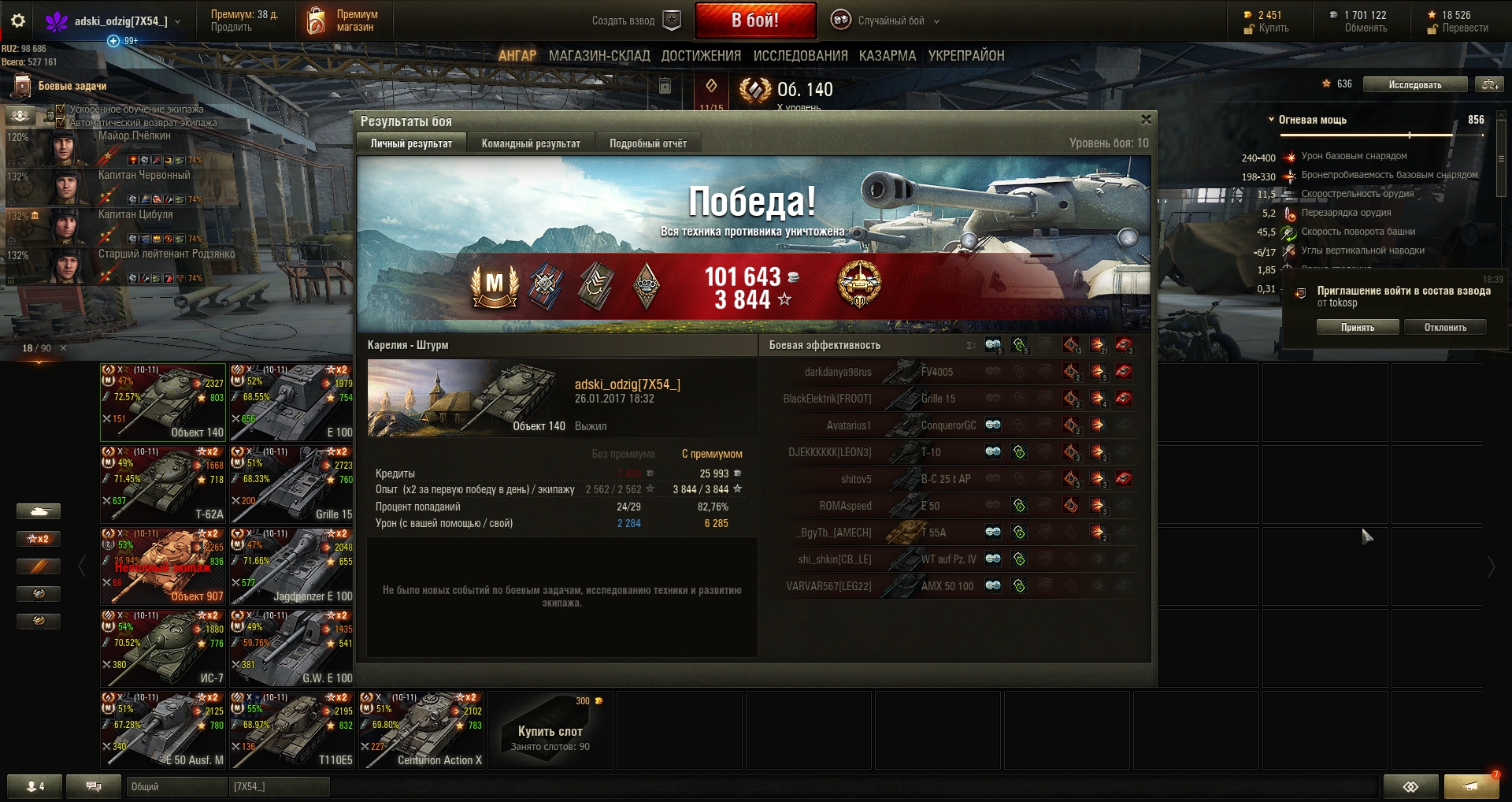Open the КАЗАРМА barracks
The height and width of the screenshot is (802, 1512).
coord(888,56)
